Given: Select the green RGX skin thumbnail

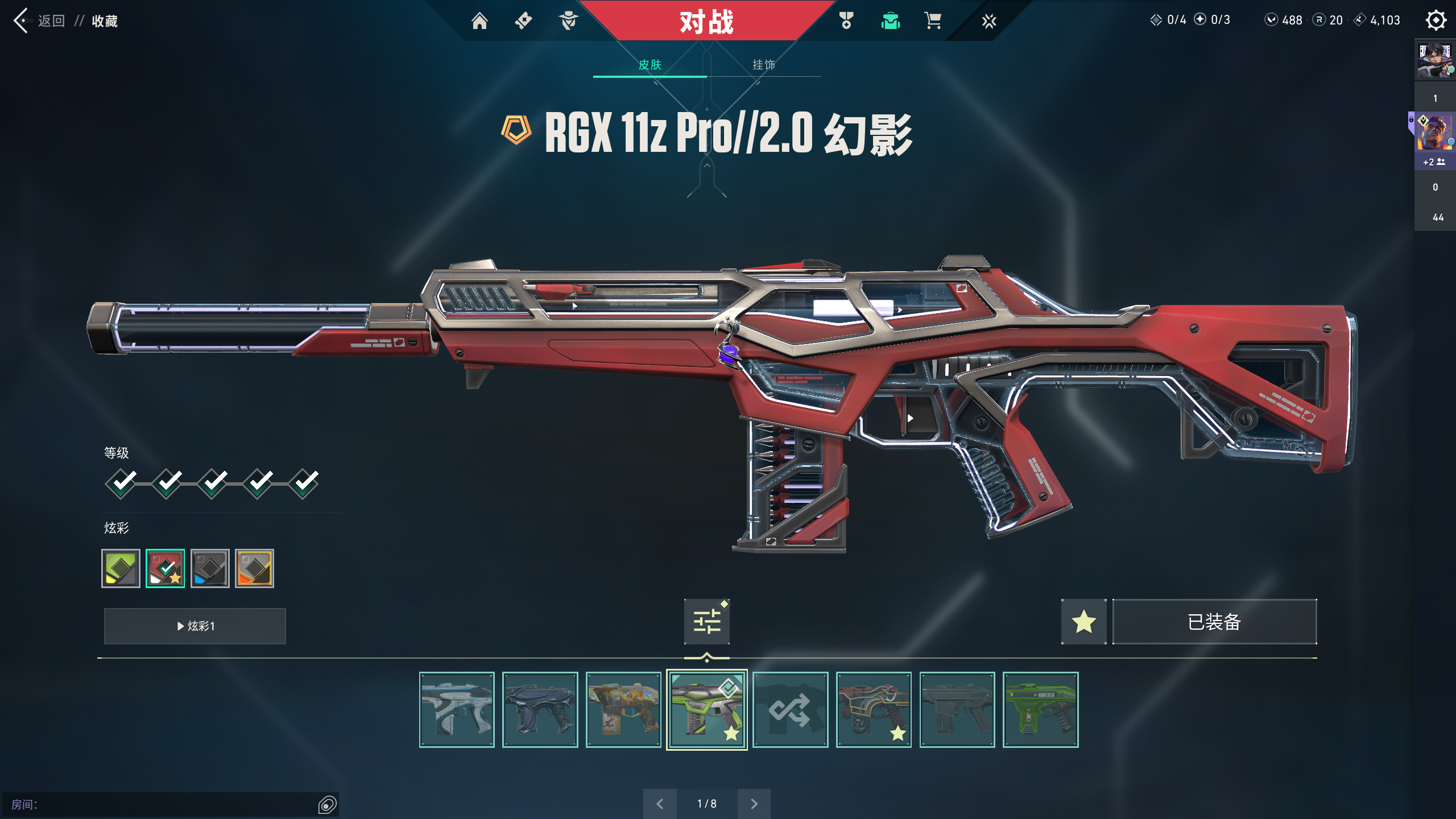Looking at the screenshot, I should [x=706, y=710].
